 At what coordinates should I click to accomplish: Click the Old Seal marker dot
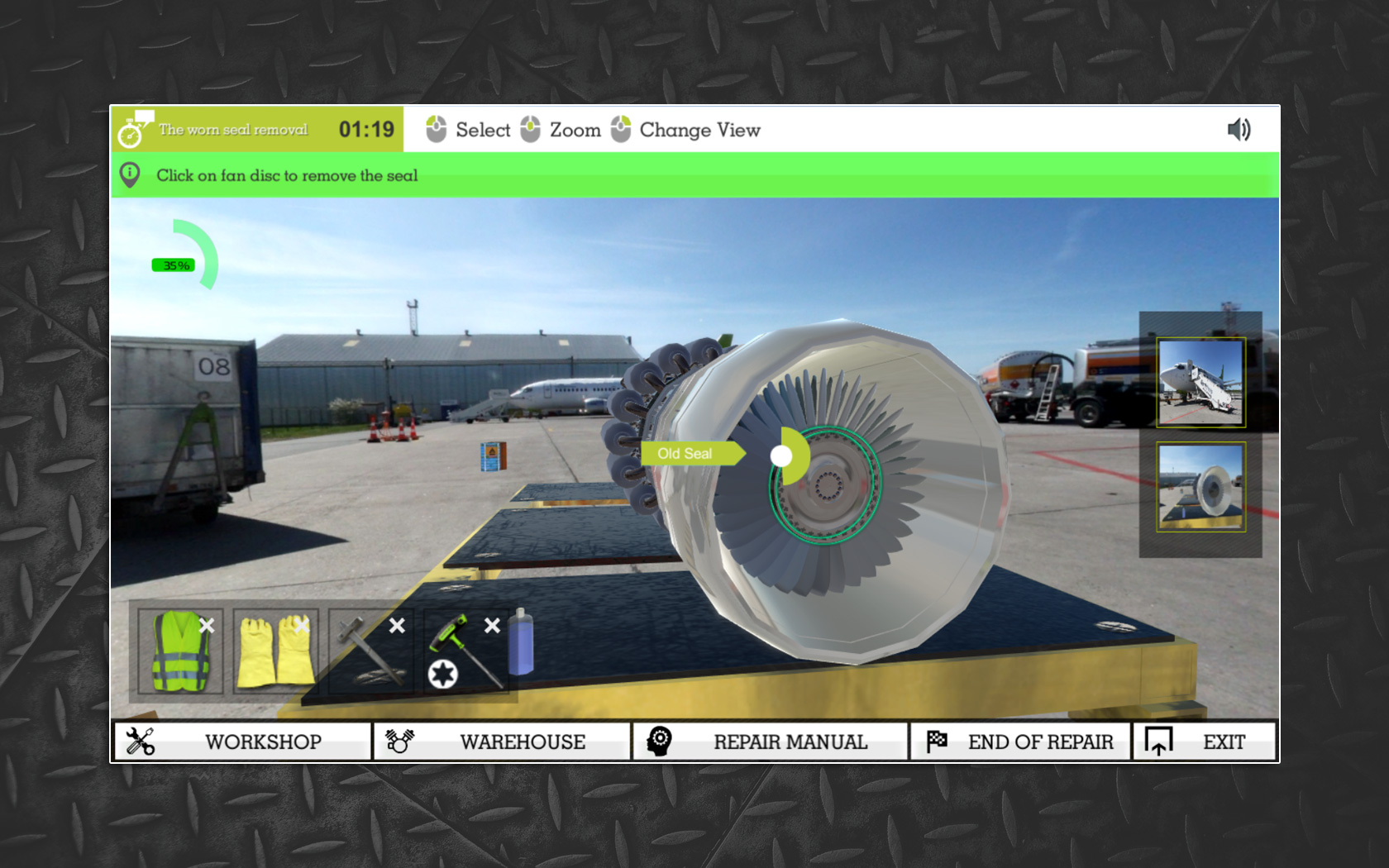click(780, 455)
